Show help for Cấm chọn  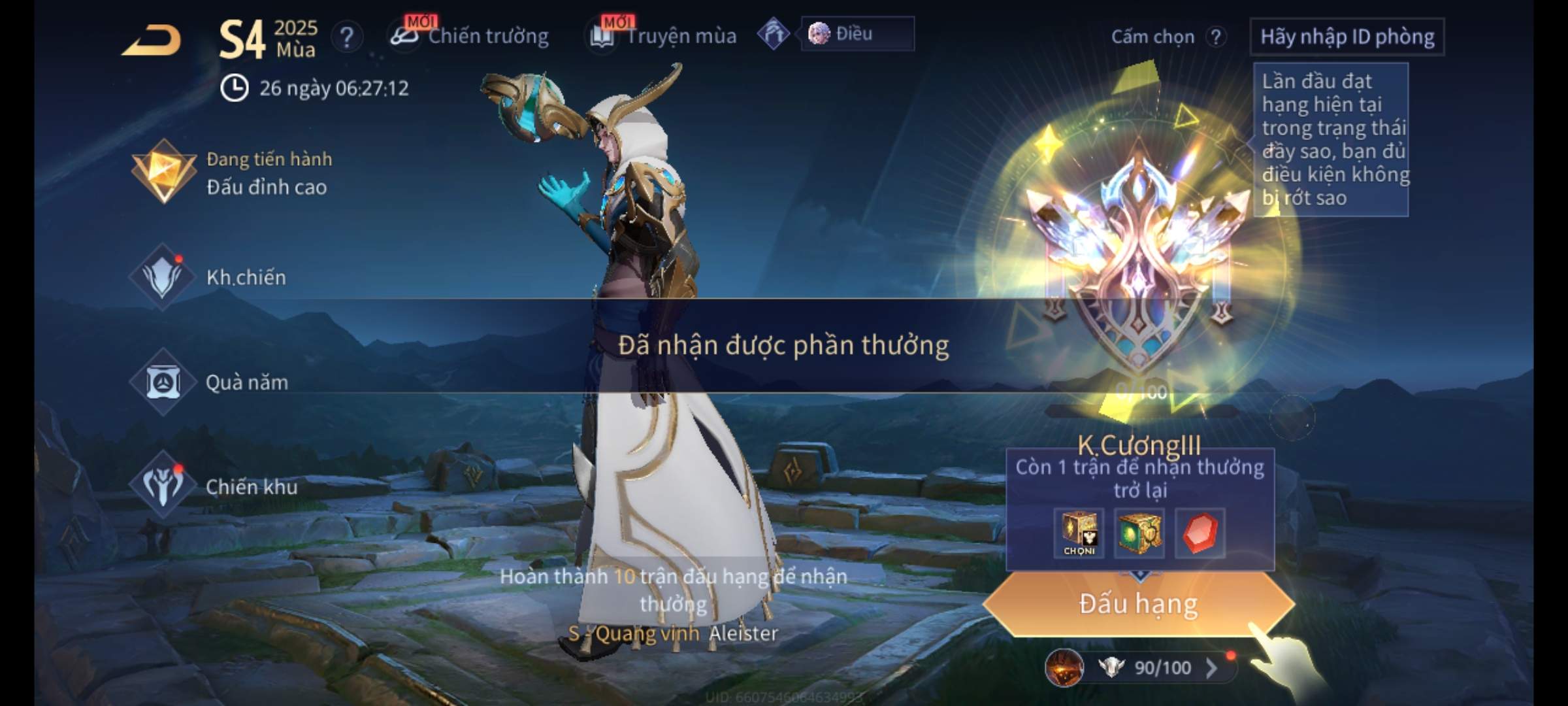(1215, 37)
